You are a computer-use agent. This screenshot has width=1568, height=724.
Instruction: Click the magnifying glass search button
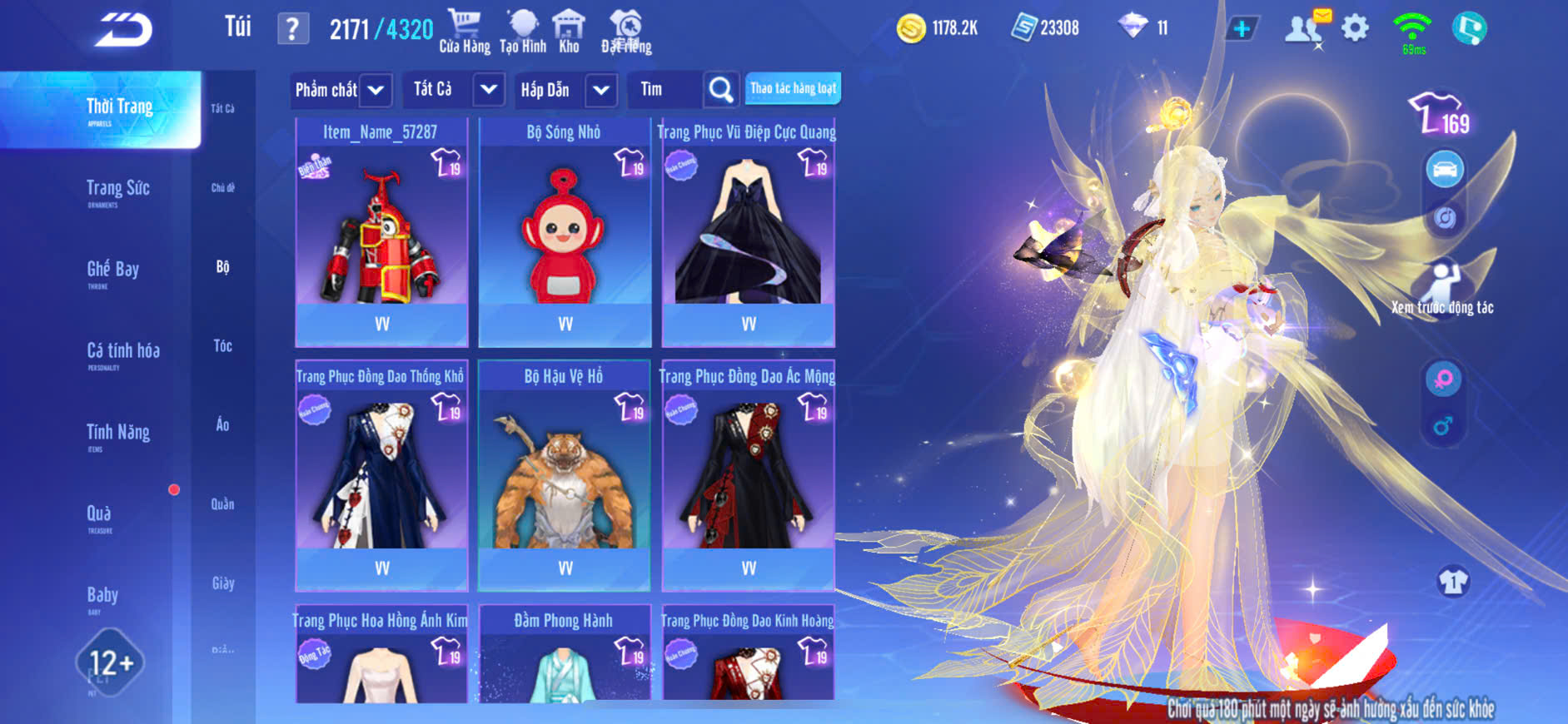tap(720, 90)
